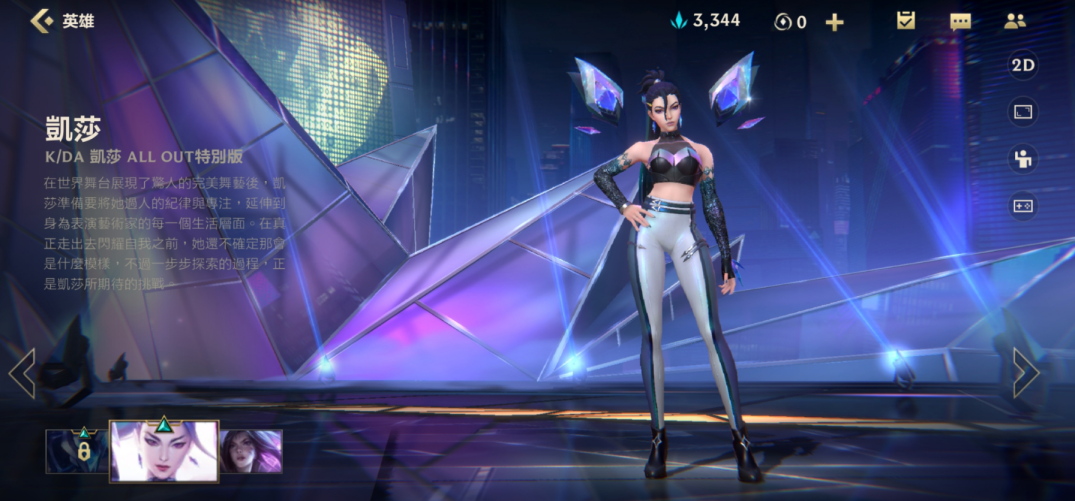Add currency with the plus button
The width and height of the screenshot is (1075, 501).
(x=834, y=21)
